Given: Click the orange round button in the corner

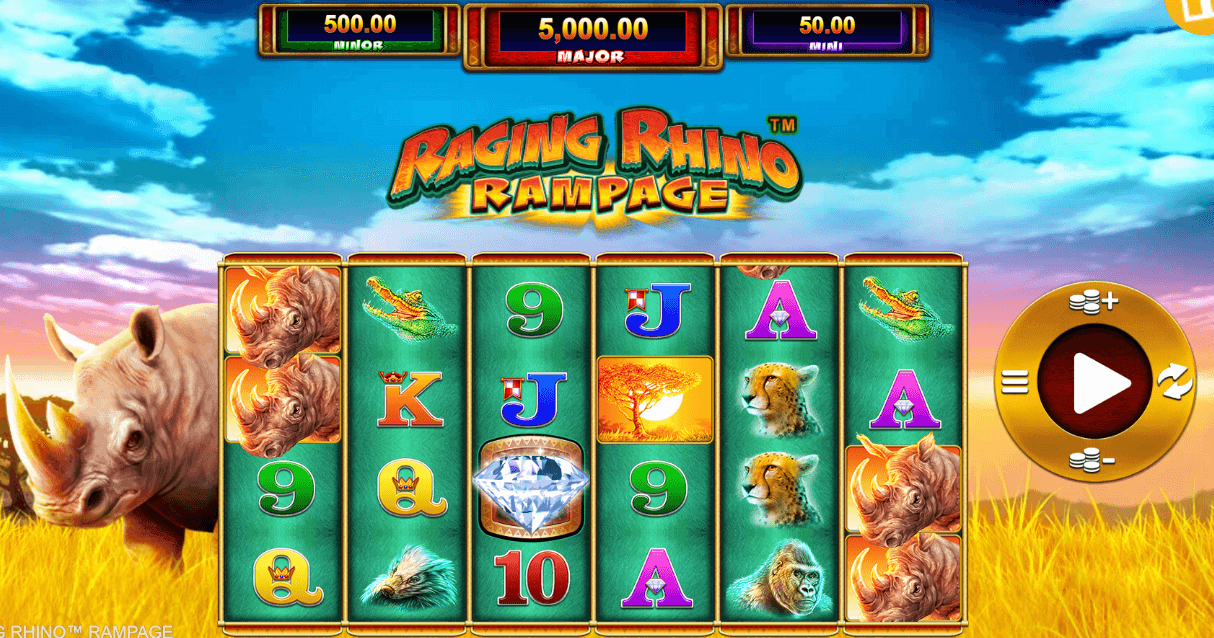Looking at the screenshot, I should click(1196, 12).
